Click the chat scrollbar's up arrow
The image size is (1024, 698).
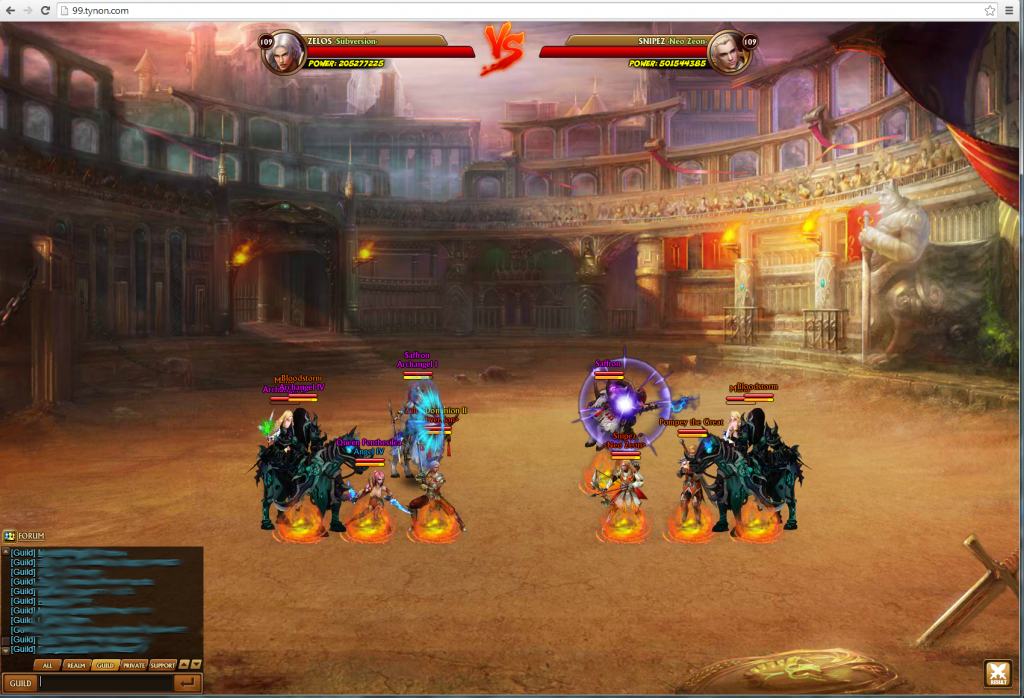click(x=5, y=551)
